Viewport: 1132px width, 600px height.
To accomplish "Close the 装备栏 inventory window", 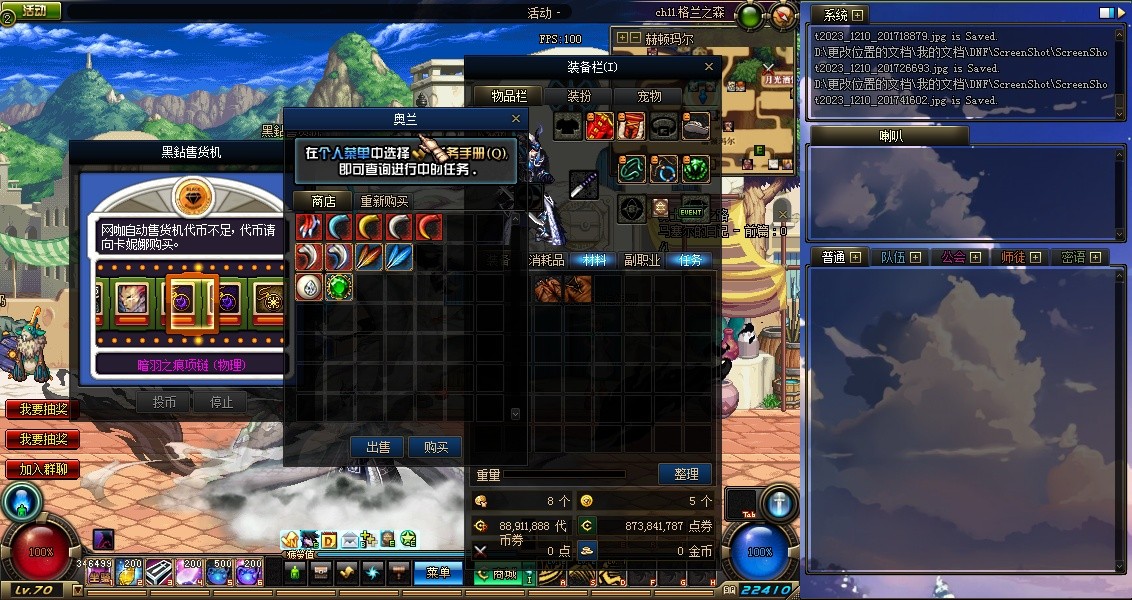I will [709, 67].
